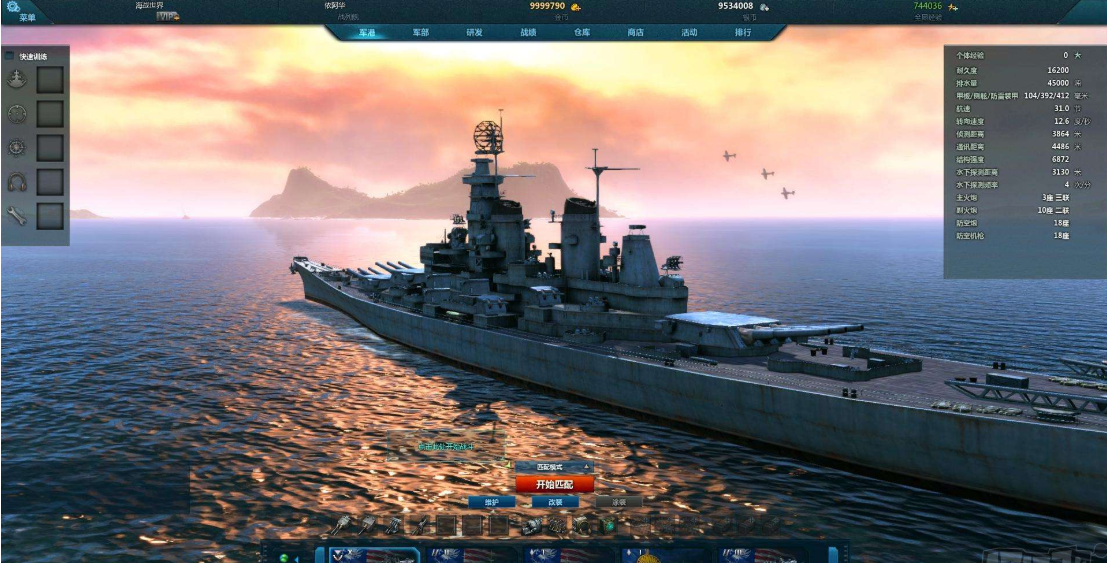Select the wrench crew slot icon
This screenshot has width=1107, height=563.
pyautogui.click(x=16, y=215)
